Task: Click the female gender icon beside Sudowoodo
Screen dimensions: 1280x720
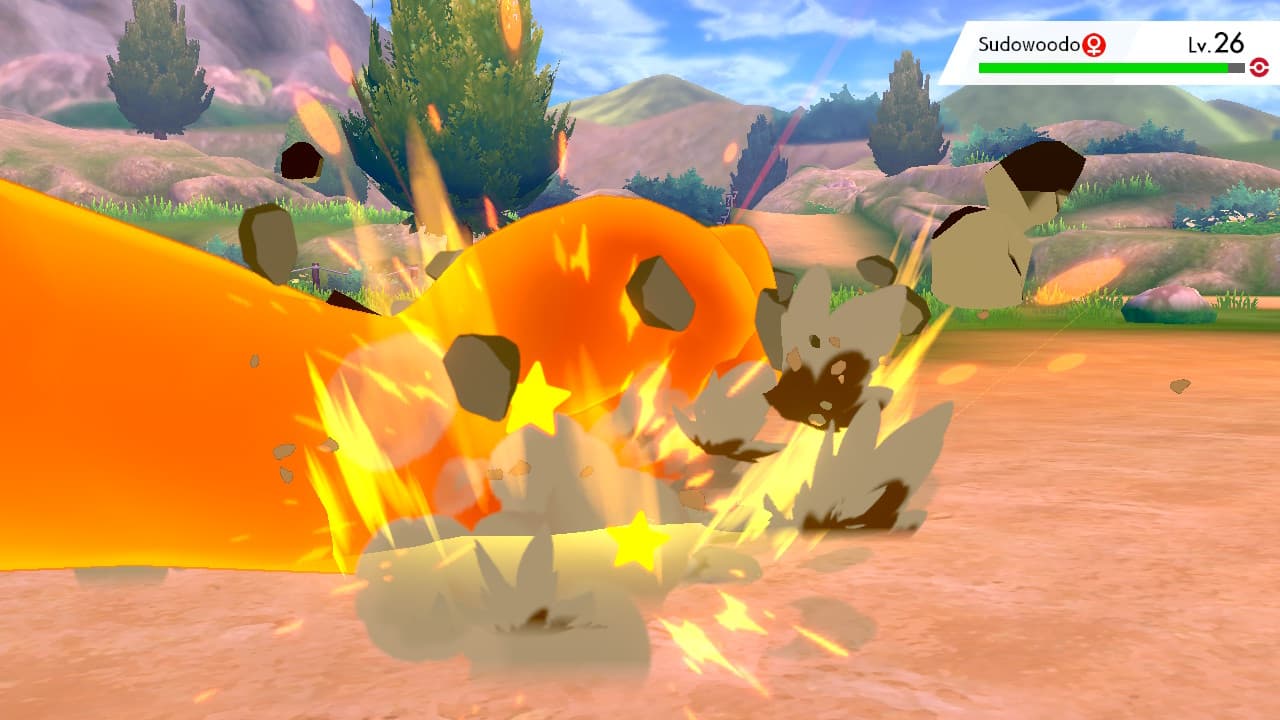Action: [x=1094, y=45]
